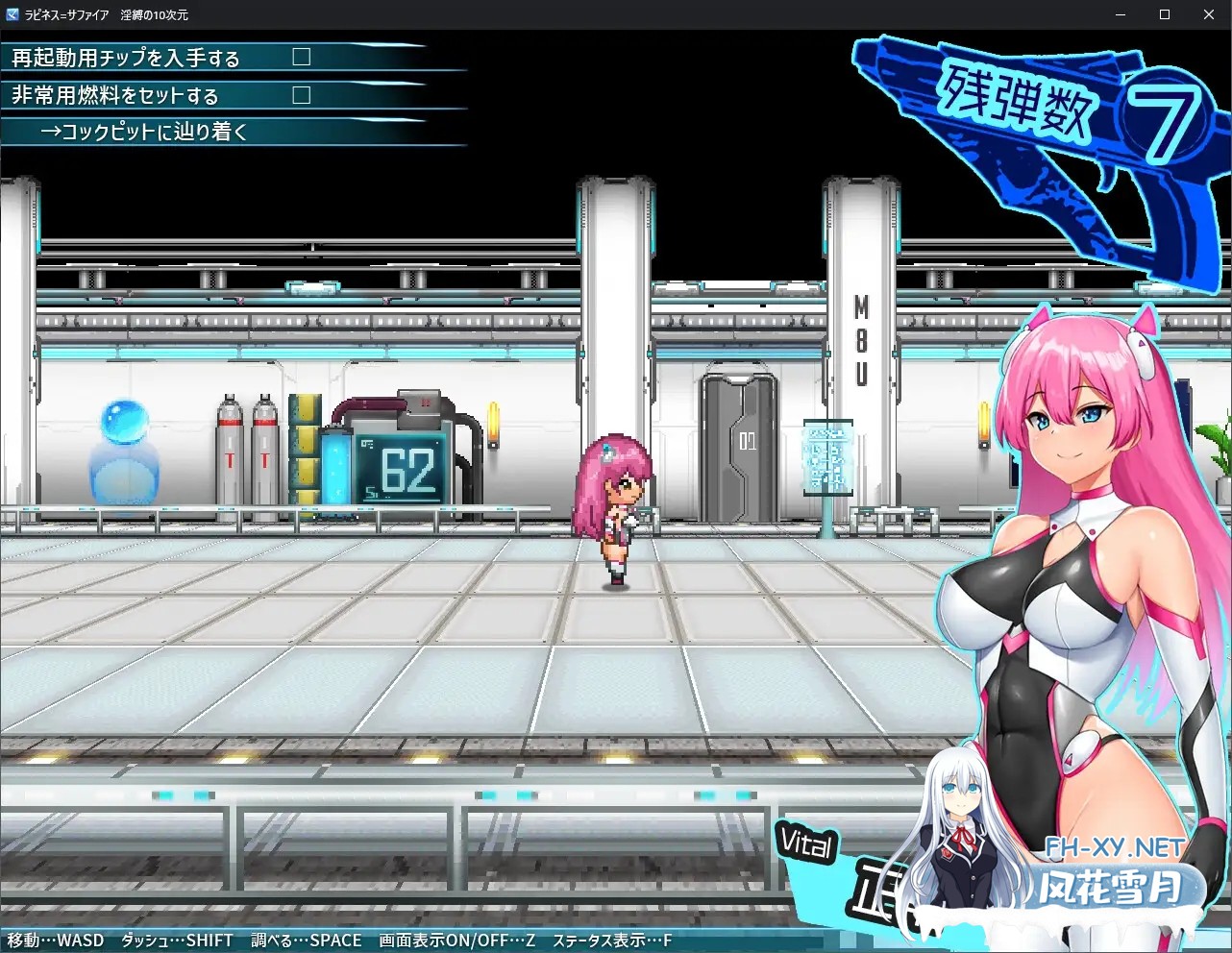Check the 非常用燃料をセットする objective box
This screenshot has width=1232, height=953.
301,95
